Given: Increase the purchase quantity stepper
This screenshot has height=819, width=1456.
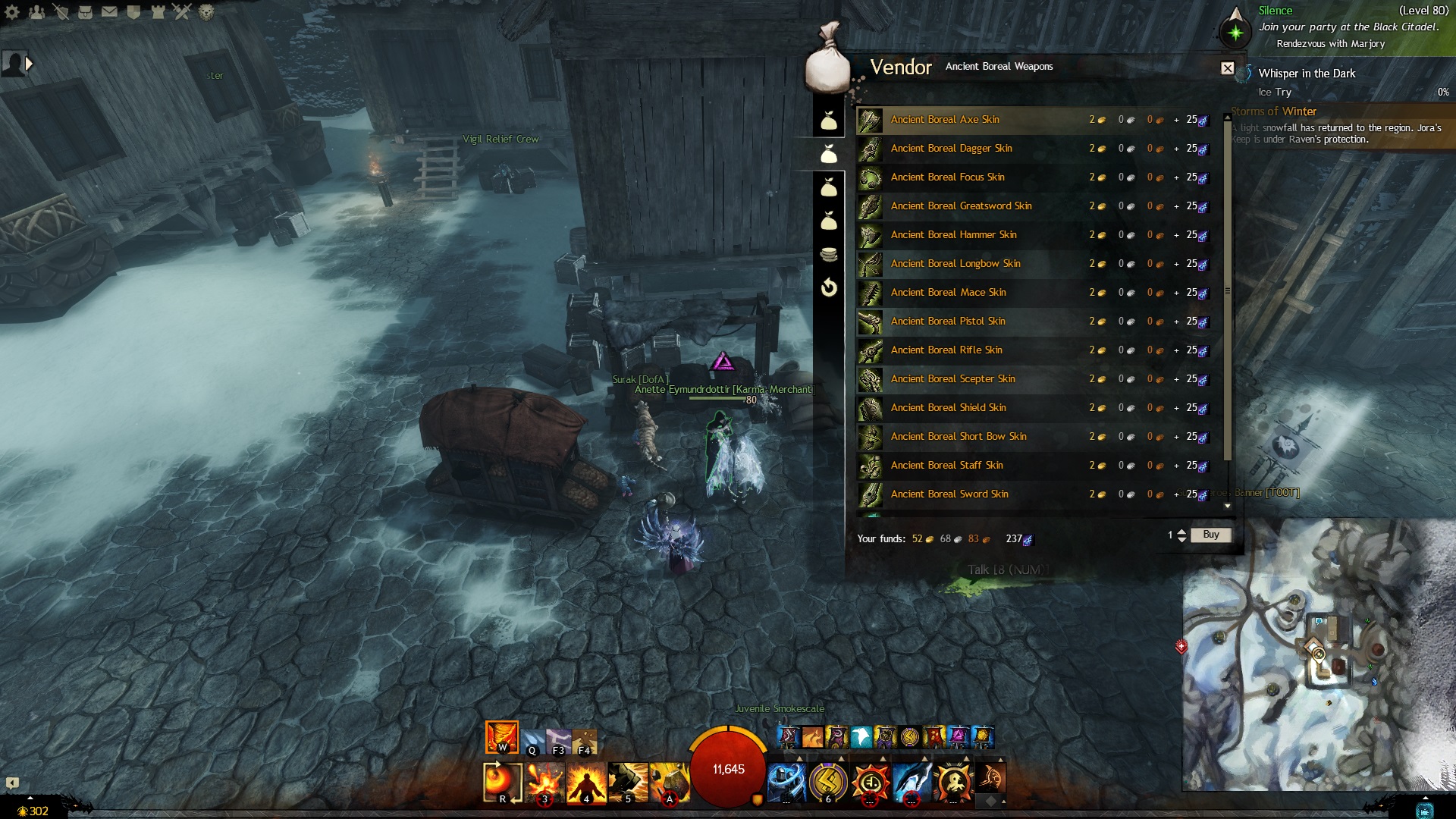Looking at the screenshot, I should [x=1181, y=532].
